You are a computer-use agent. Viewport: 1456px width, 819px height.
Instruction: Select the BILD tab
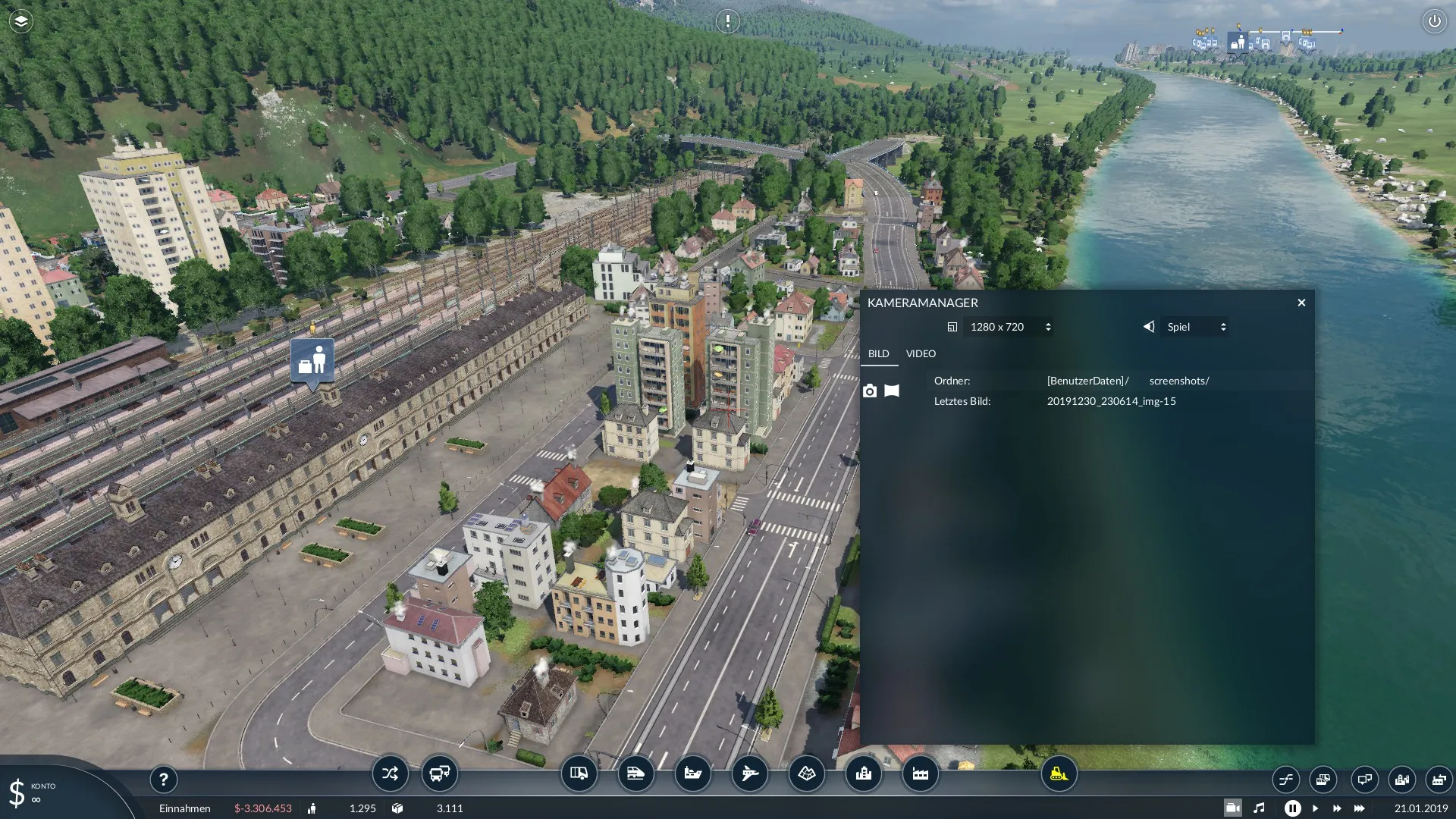[878, 353]
